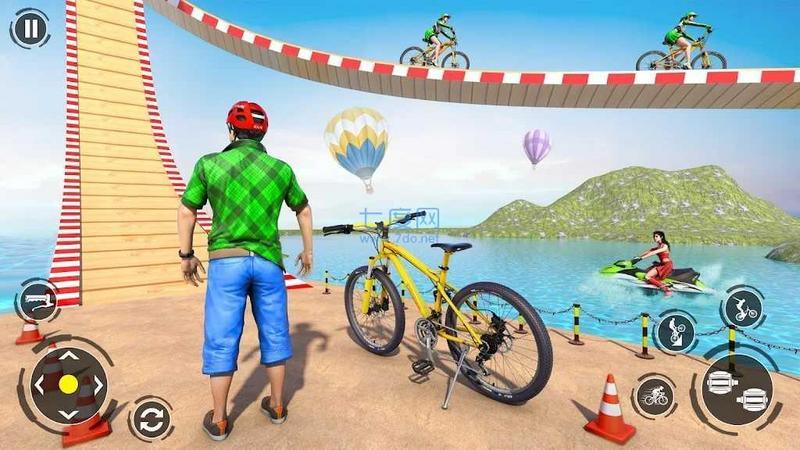Perform the wheelie stunt icon
Image resolution: width=800 pixels, height=450 pixels.
676,332
